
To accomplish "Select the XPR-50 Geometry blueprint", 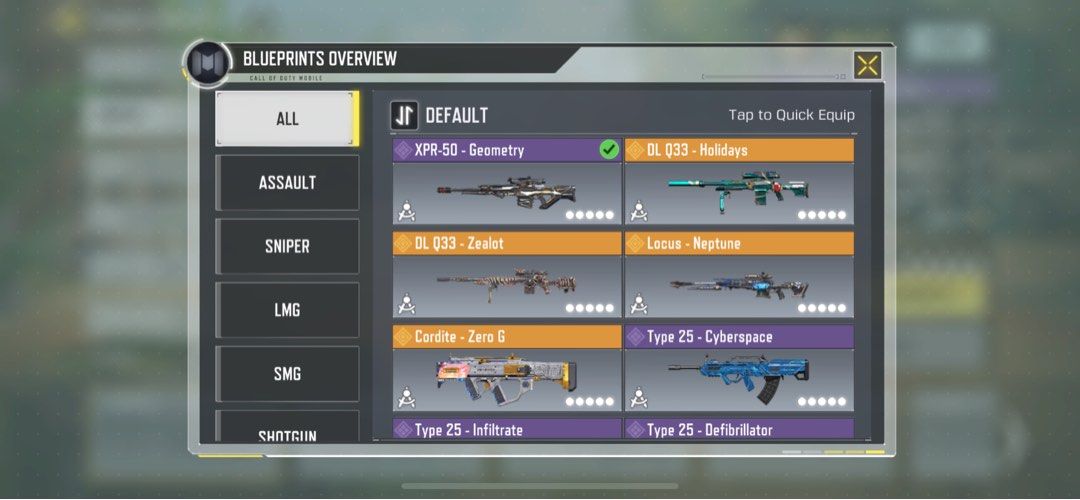I will click(x=507, y=182).
